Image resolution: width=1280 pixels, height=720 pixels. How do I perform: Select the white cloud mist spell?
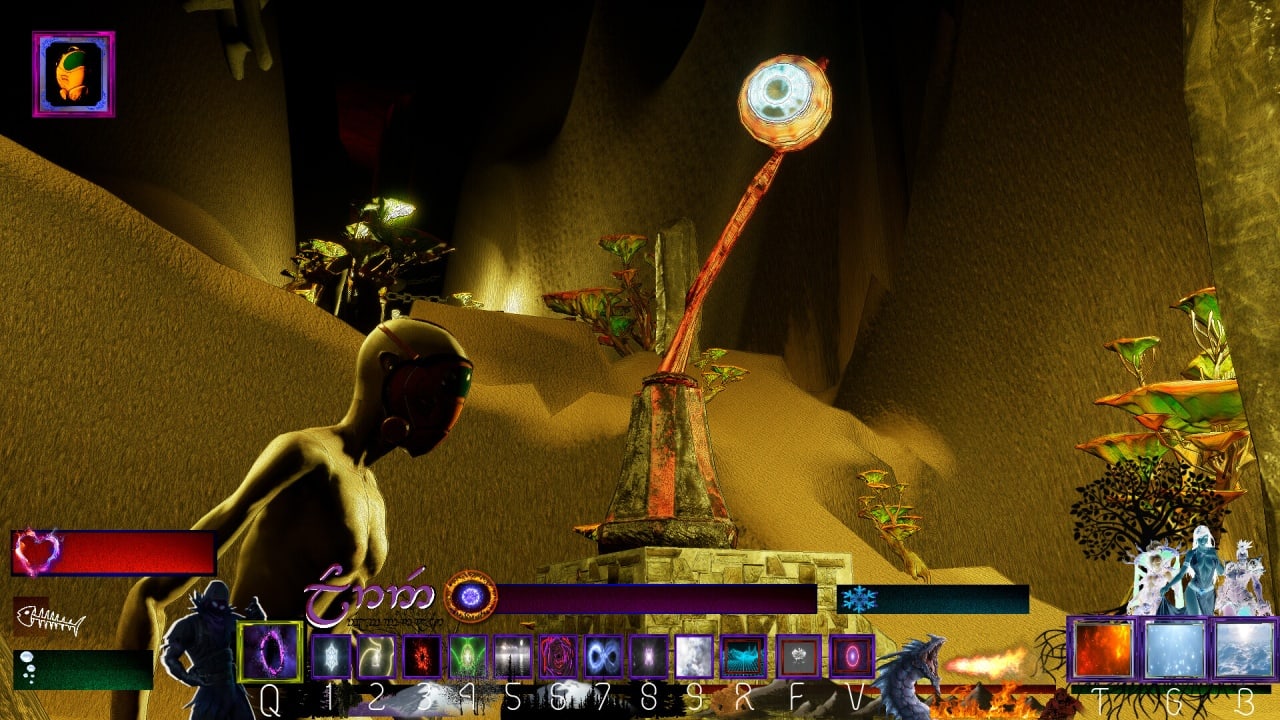[x=694, y=657]
